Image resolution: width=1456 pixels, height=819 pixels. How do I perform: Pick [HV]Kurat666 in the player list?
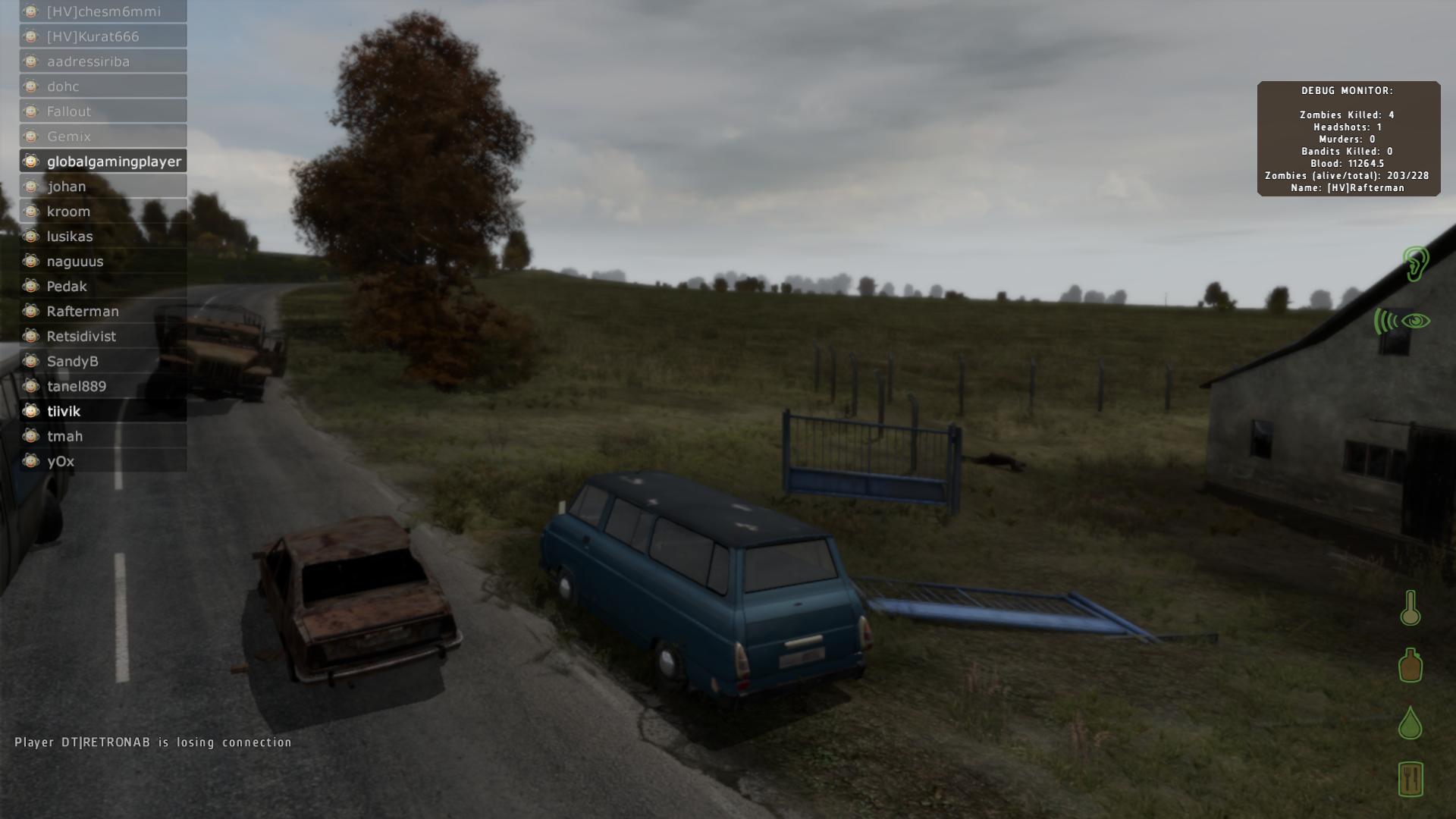pos(103,36)
